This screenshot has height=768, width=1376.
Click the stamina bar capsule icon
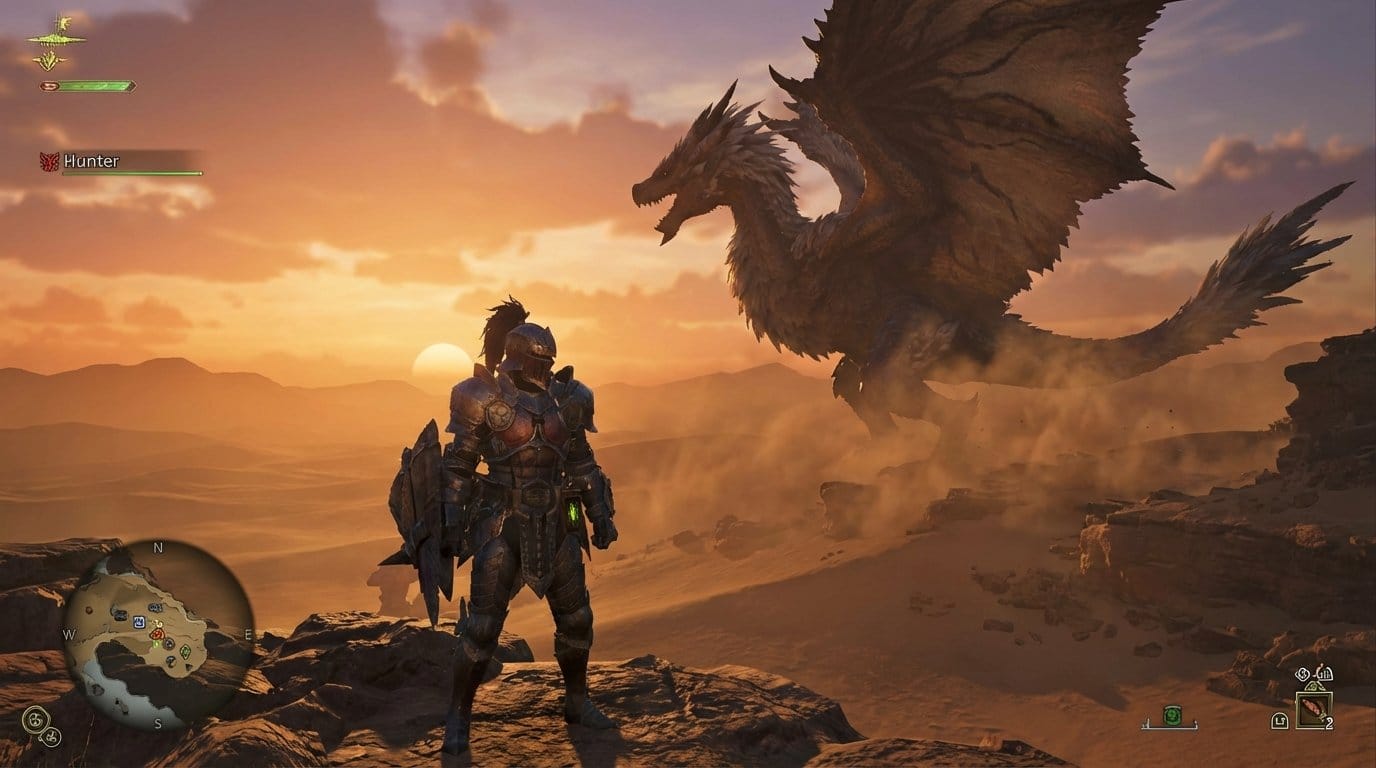pos(48,86)
